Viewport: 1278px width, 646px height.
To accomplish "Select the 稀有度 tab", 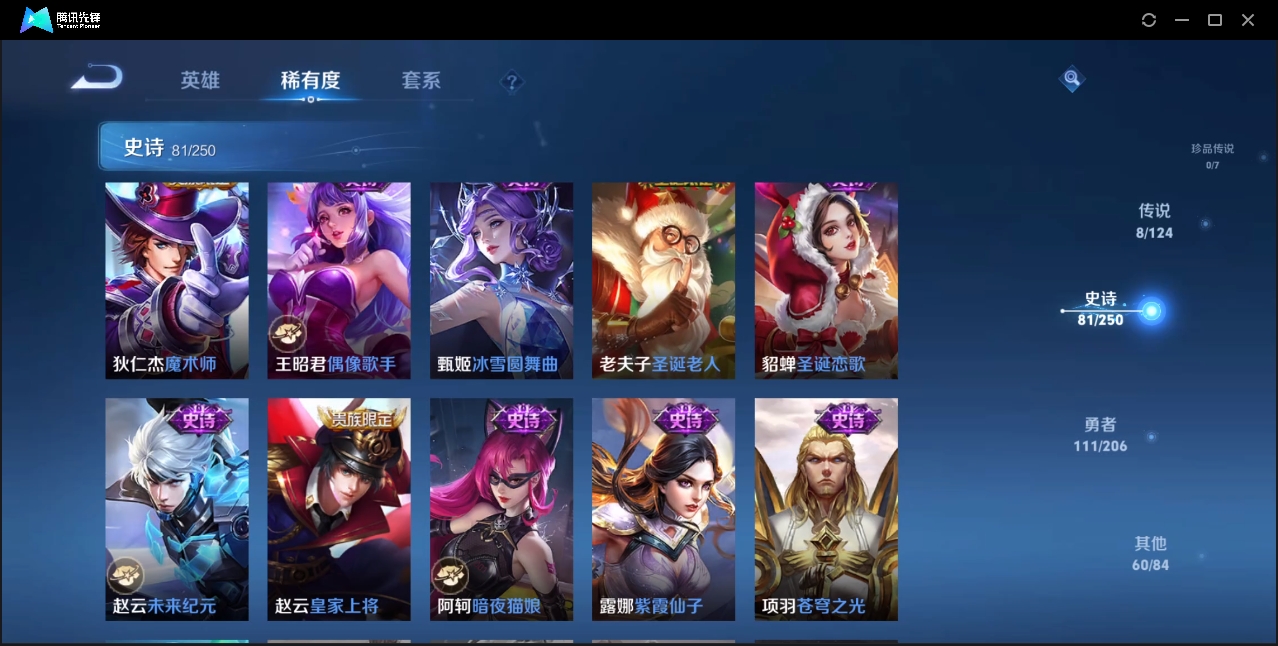I will [x=310, y=80].
